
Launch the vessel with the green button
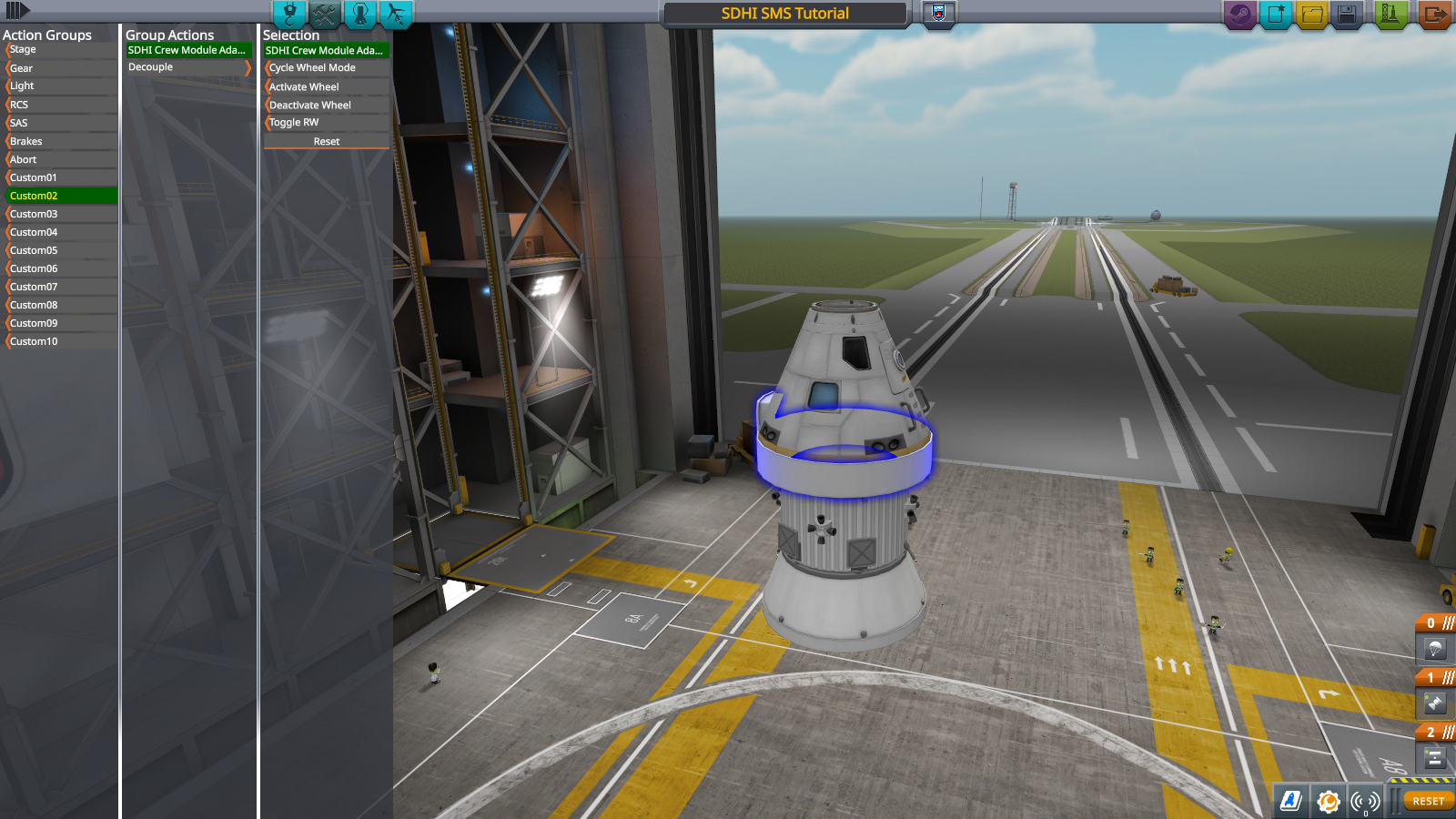click(1390, 14)
